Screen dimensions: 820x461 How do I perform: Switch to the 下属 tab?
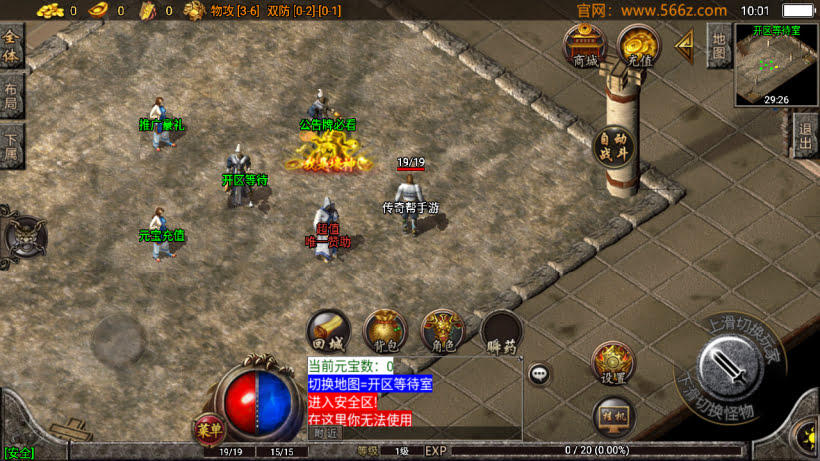11,145
